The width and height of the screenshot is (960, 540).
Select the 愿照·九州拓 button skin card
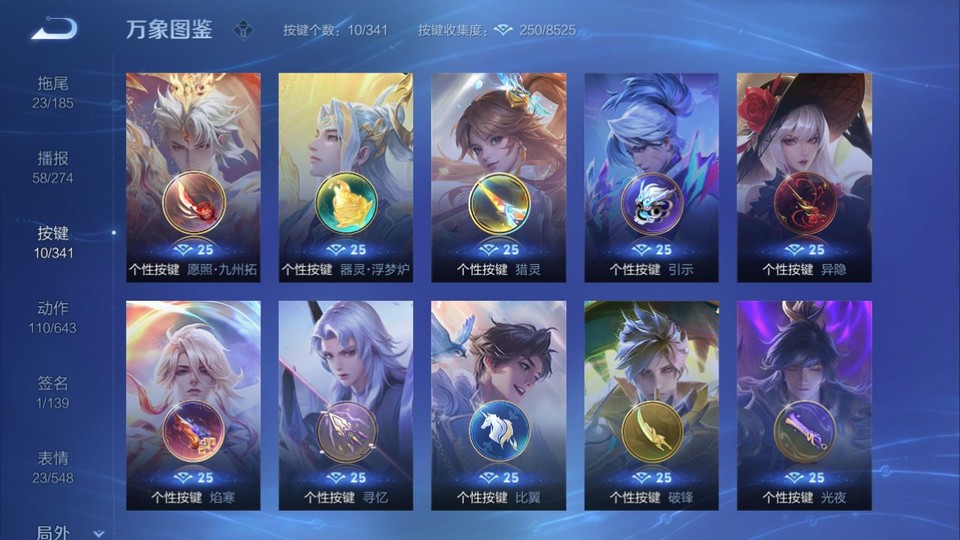(x=193, y=177)
